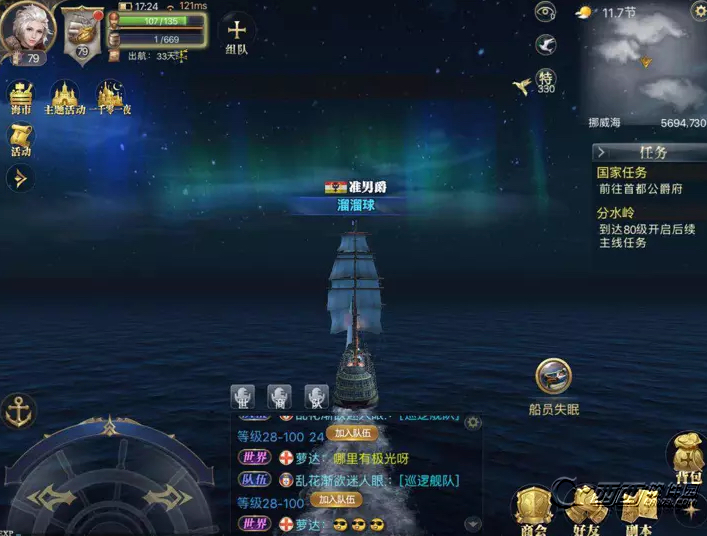Open the gear settings icon
Screen dimensions: 707x536
click(698, 11)
